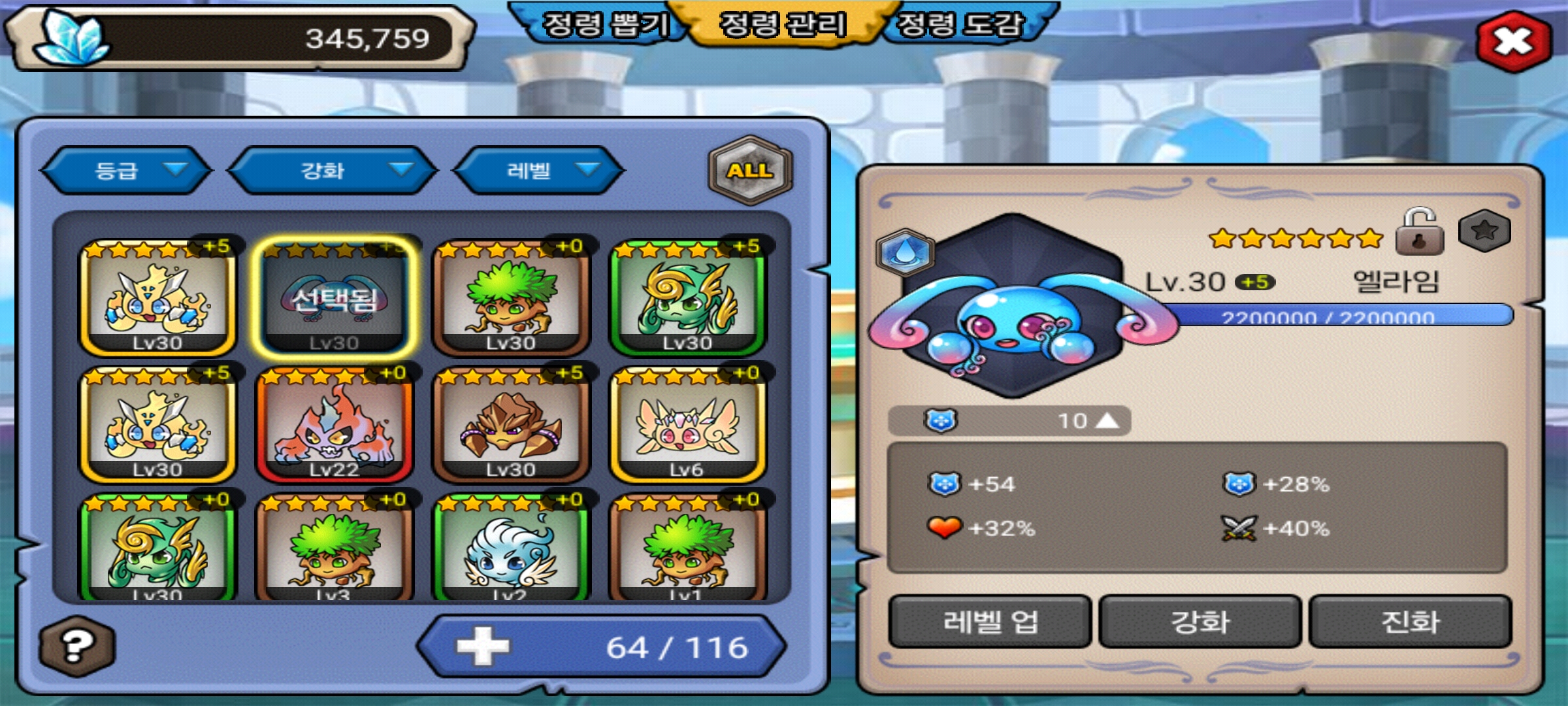Select the Lv30 brown rock spirit

click(511, 425)
